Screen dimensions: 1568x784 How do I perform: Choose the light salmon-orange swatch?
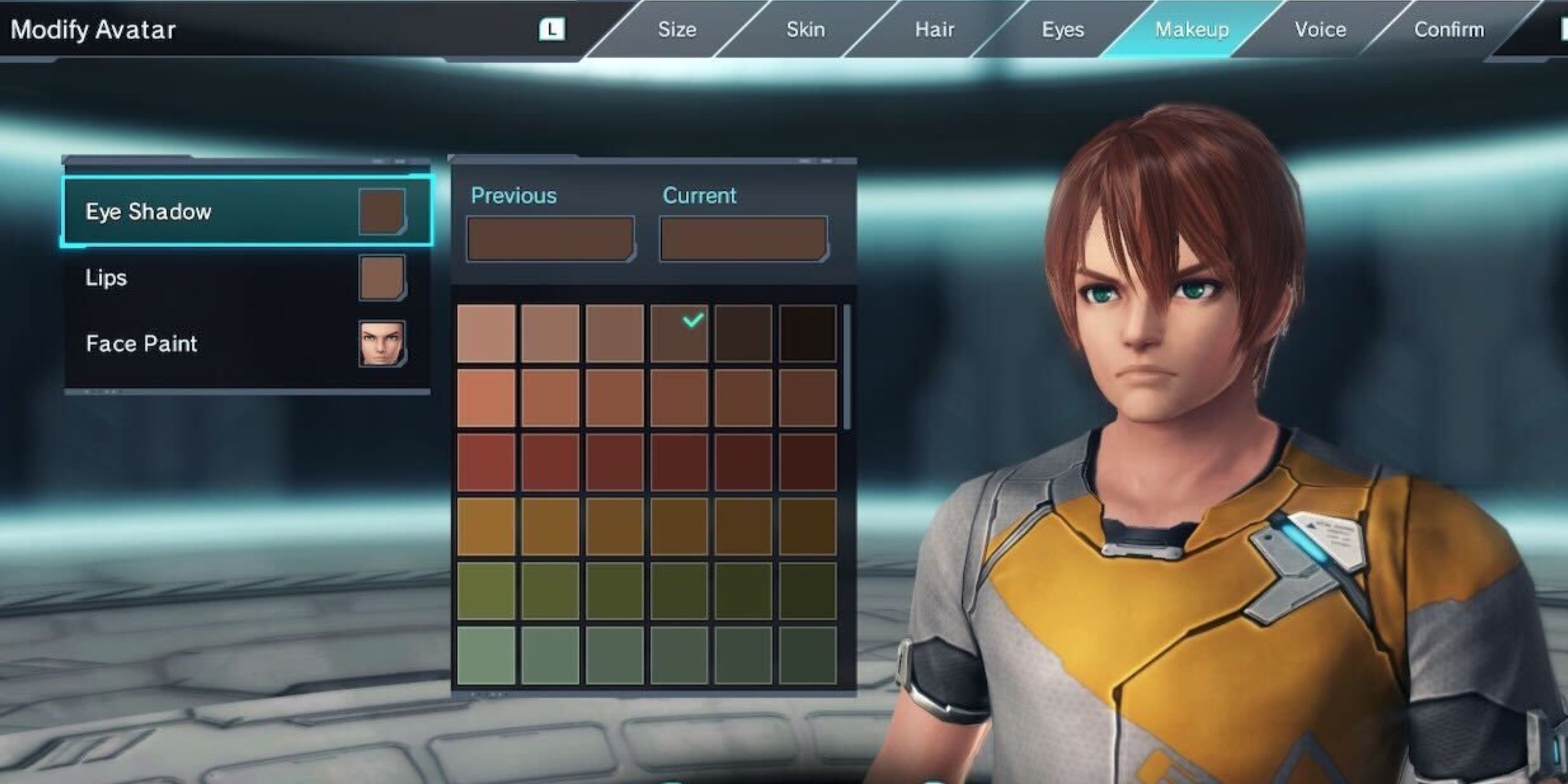(x=486, y=398)
